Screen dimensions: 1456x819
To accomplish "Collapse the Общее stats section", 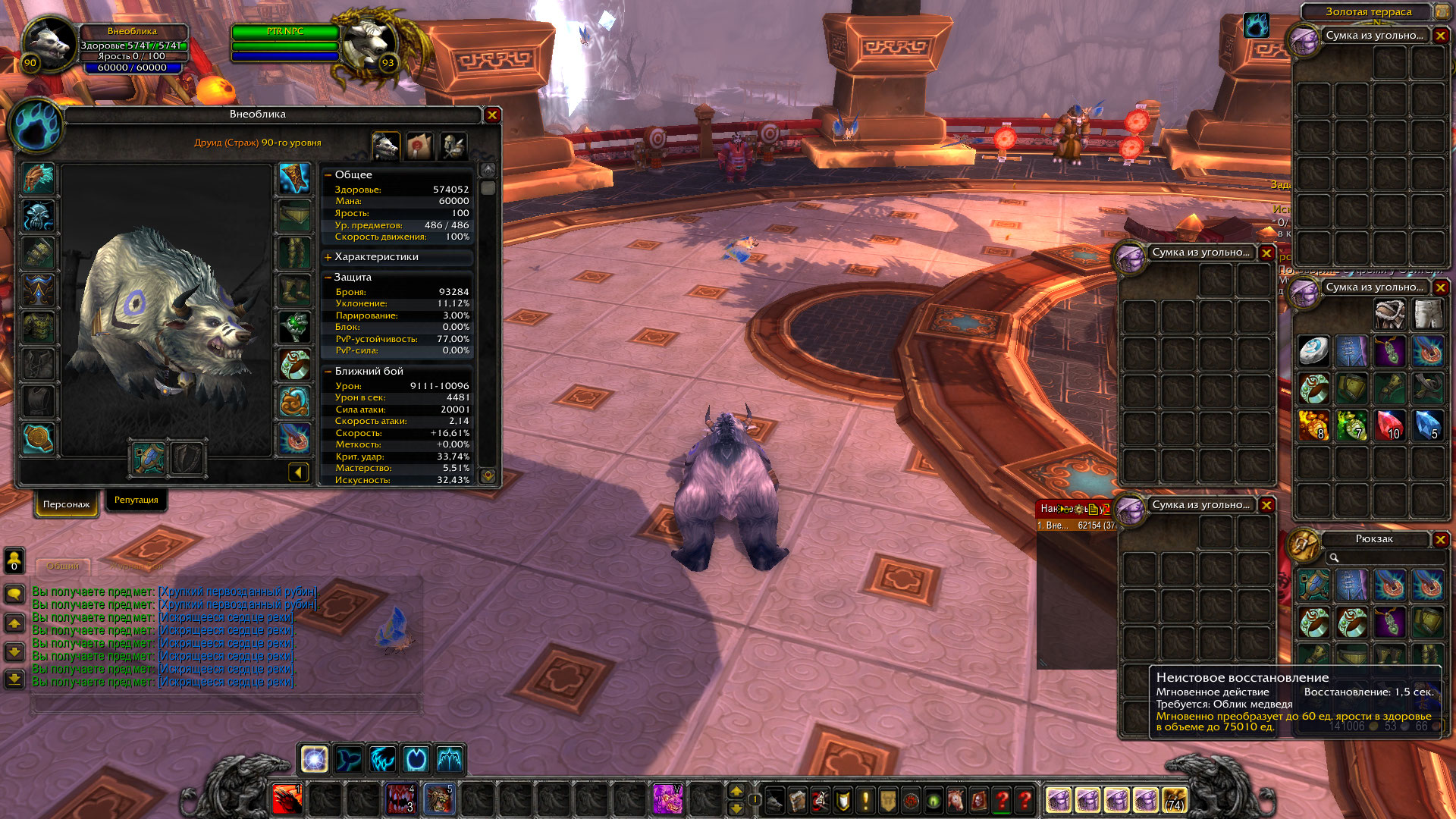I will pyautogui.click(x=328, y=175).
